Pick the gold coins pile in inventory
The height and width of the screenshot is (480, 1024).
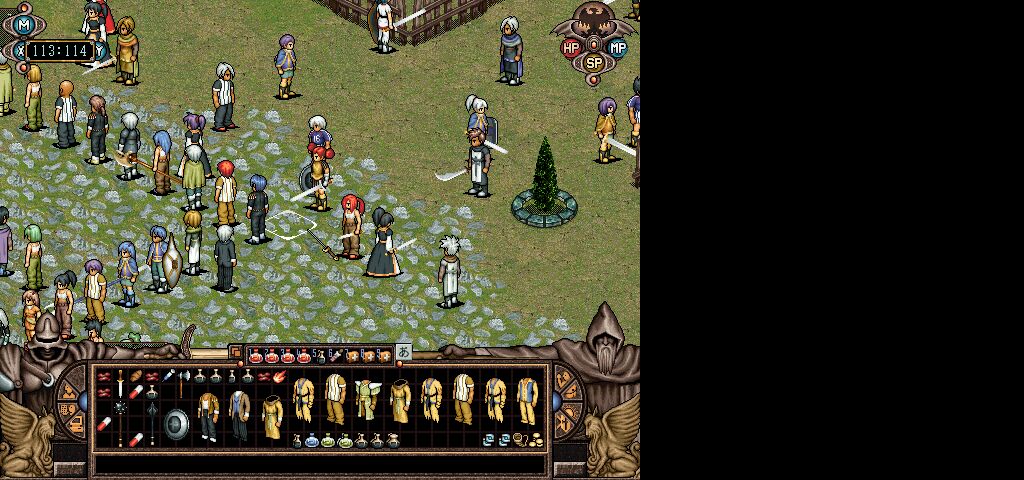[536, 439]
